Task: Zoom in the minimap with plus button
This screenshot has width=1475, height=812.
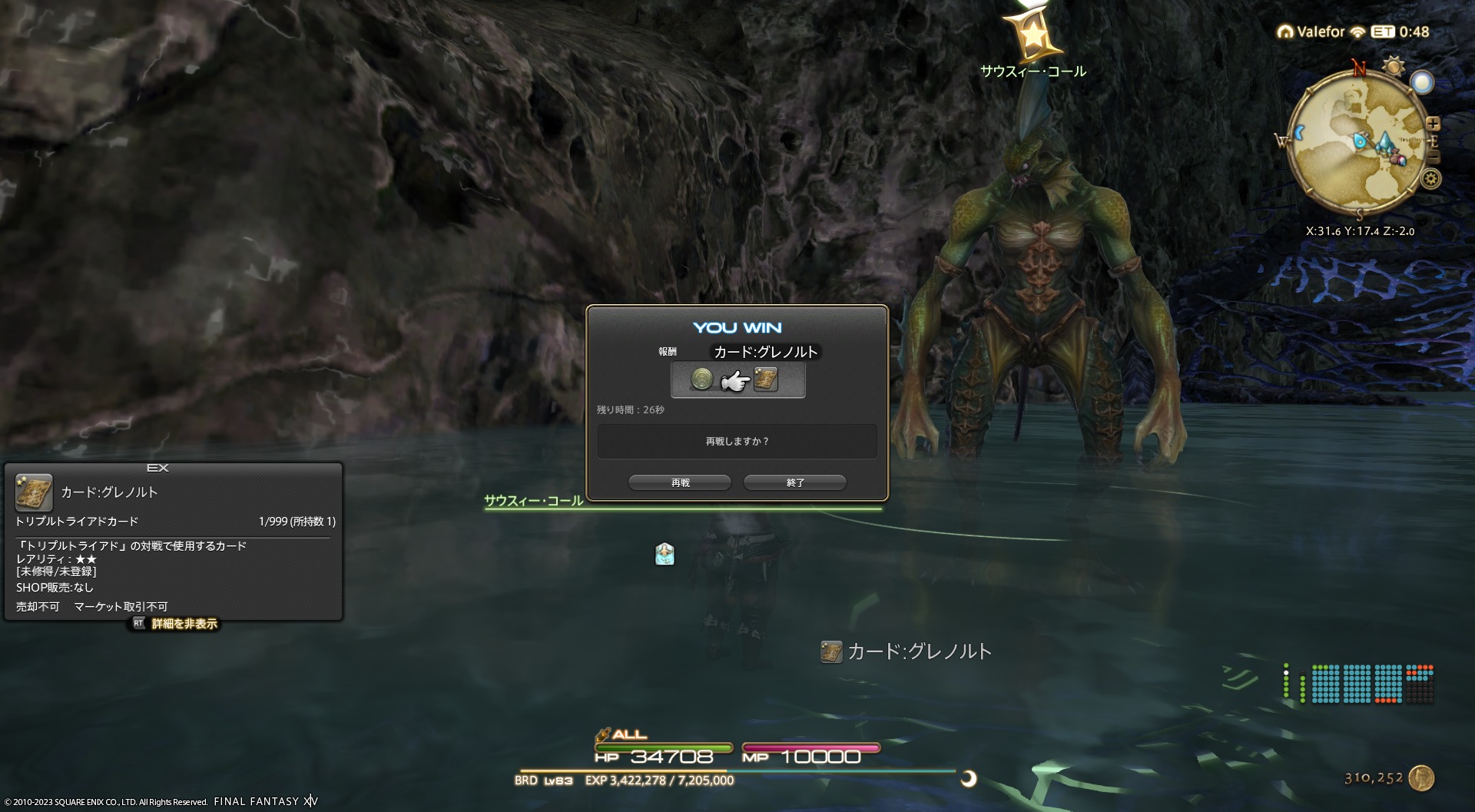Action: click(x=1433, y=124)
